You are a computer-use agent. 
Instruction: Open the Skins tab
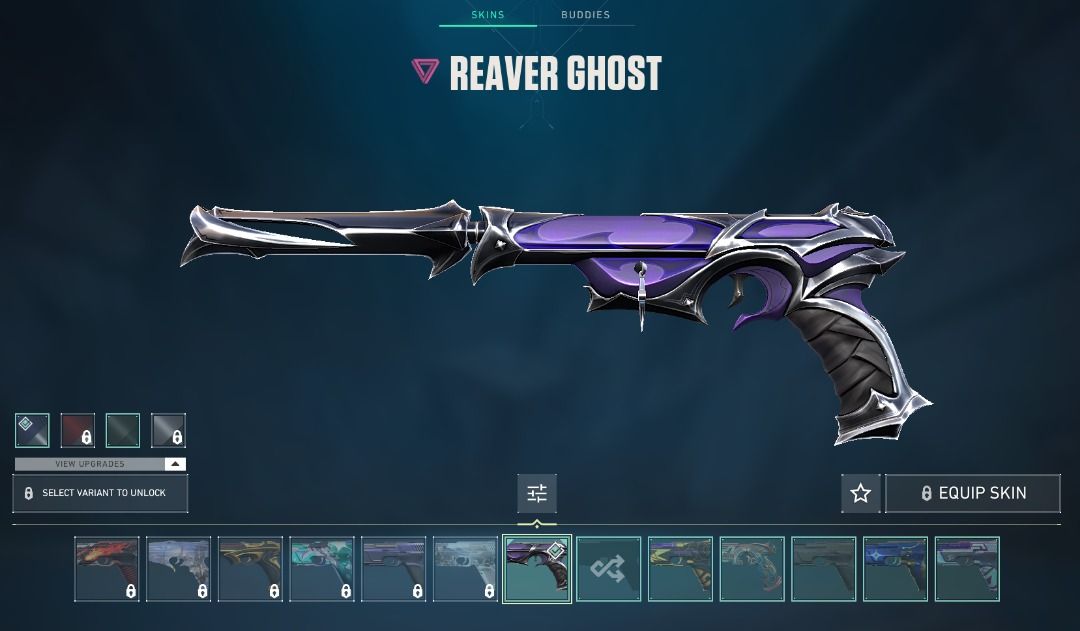[488, 15]
